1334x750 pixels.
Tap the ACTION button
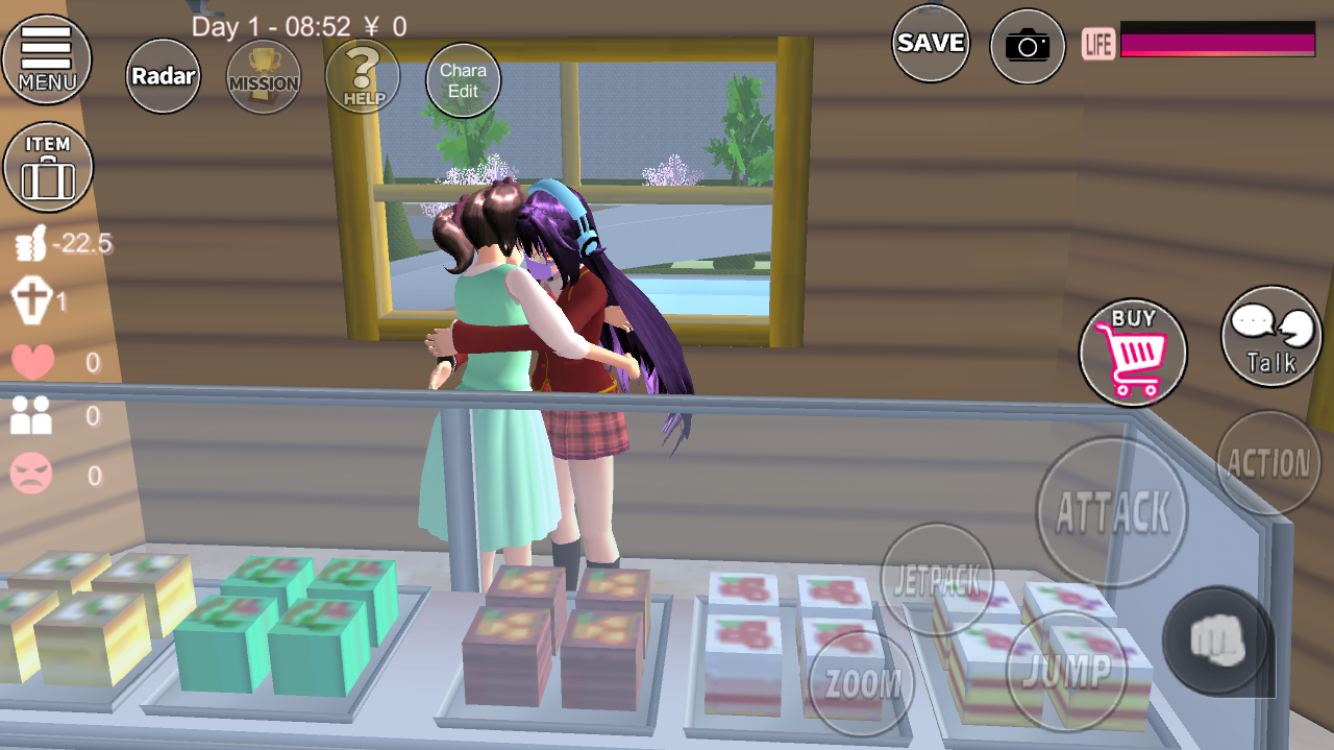[x=1268, y=463]
